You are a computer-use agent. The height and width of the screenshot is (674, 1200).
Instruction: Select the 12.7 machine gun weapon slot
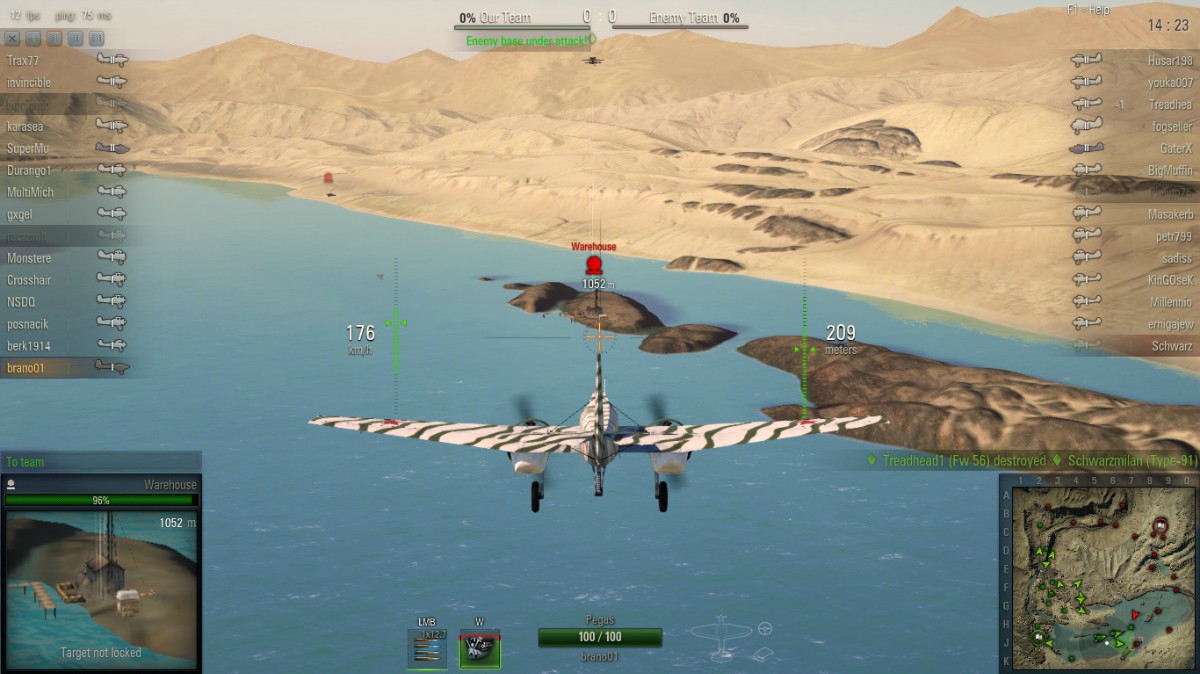[x=428, y=649]
